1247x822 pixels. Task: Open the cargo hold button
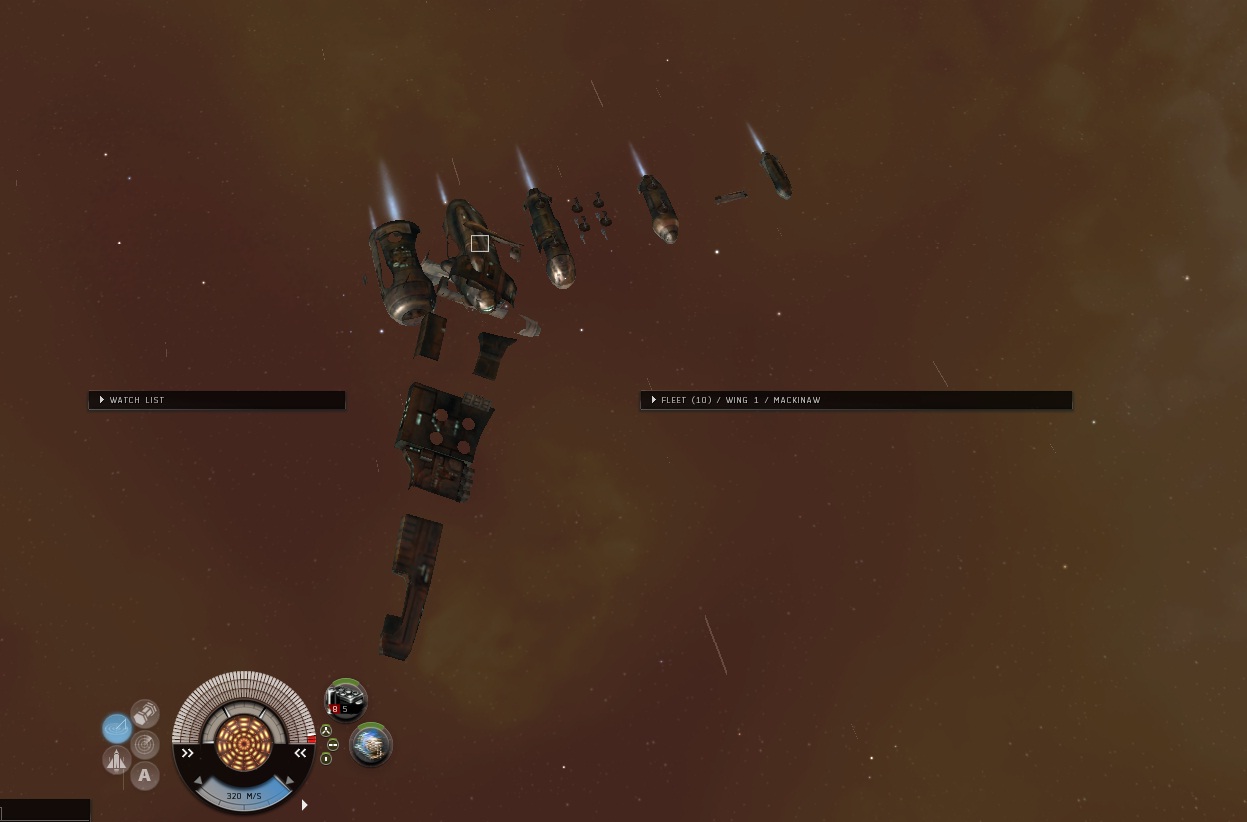point(145,713)
